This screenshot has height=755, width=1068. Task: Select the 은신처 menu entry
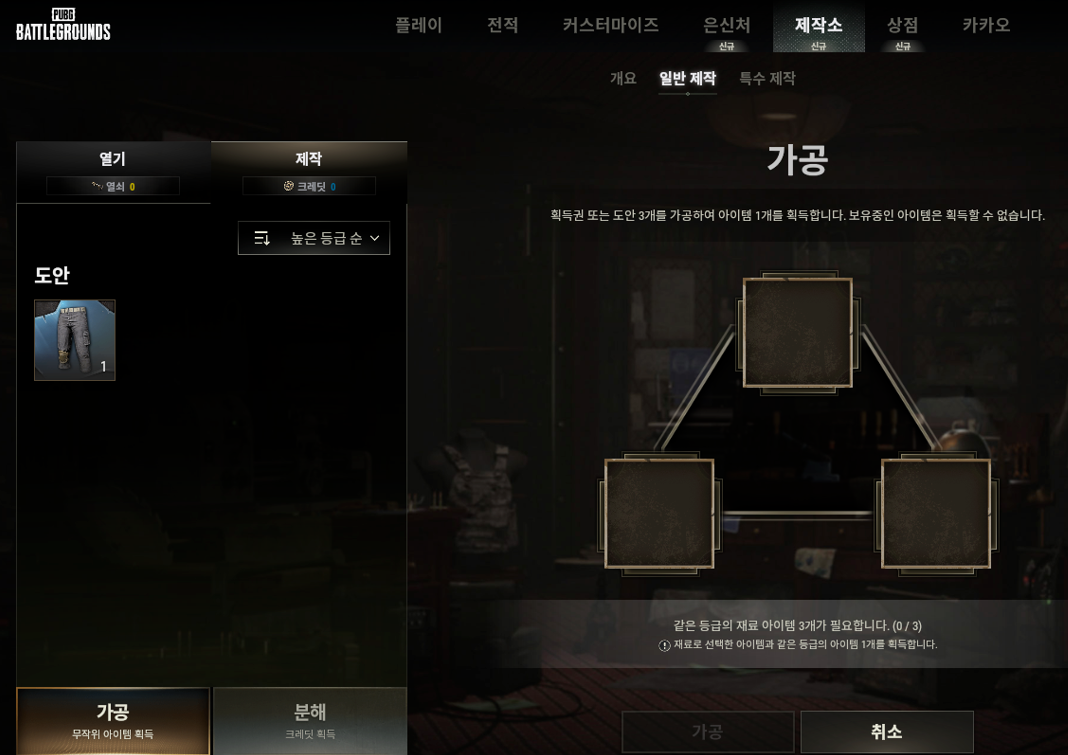726,25
